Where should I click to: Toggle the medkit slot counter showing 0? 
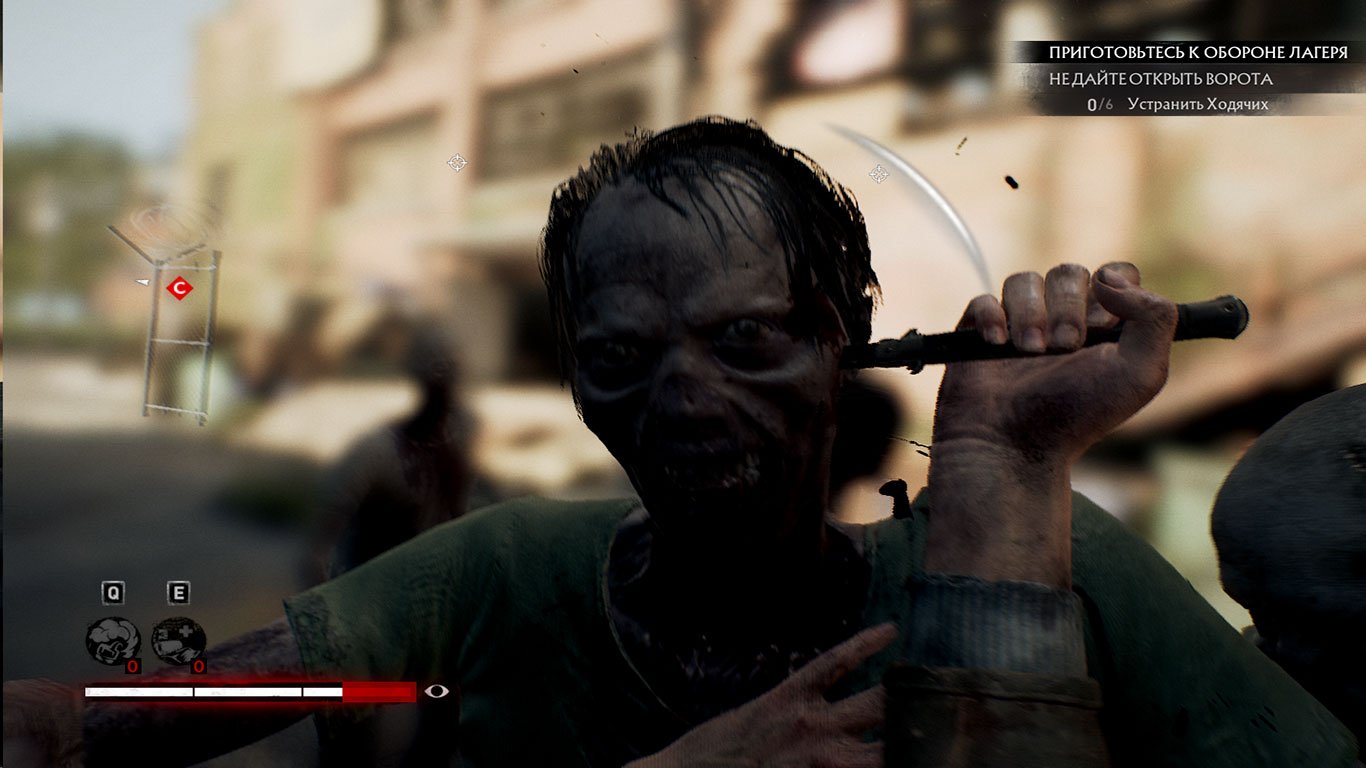pyautogui.click(x=198, y=666)
